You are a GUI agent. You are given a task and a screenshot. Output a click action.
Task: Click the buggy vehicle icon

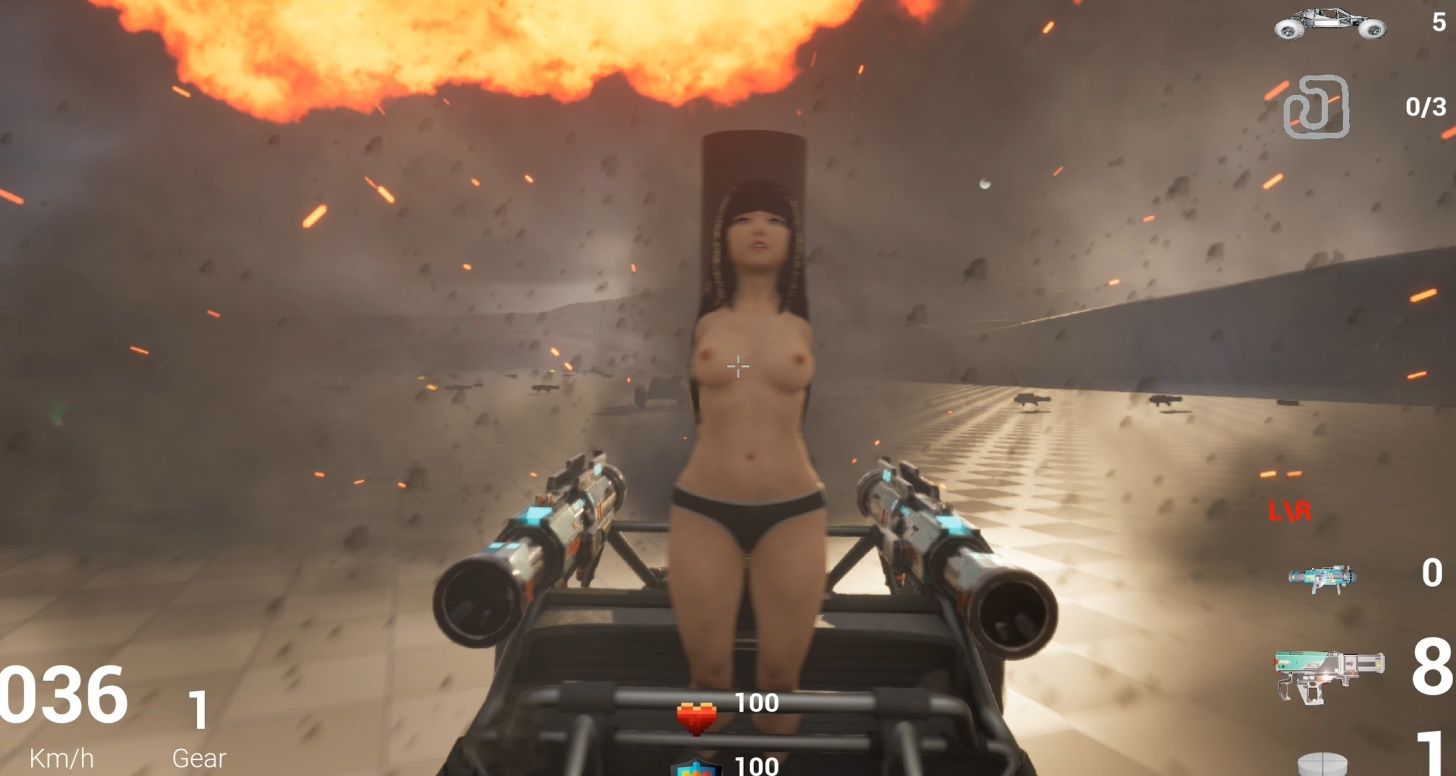(1330, 24)
